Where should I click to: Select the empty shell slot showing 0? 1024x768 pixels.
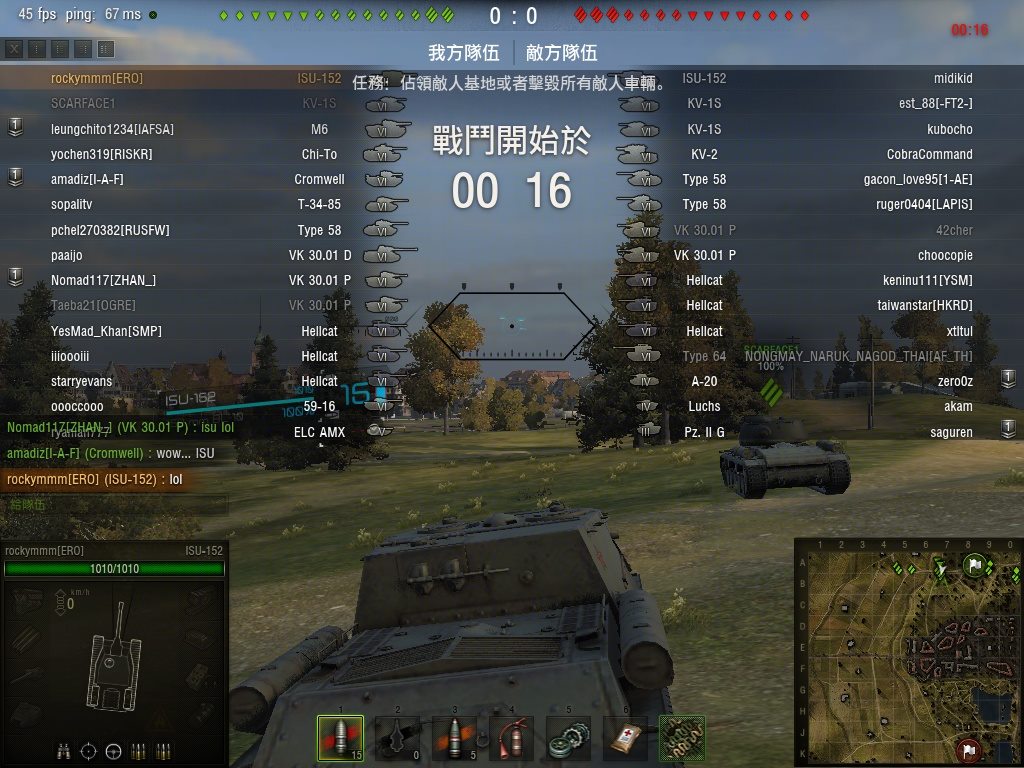[x=397, y=738]
